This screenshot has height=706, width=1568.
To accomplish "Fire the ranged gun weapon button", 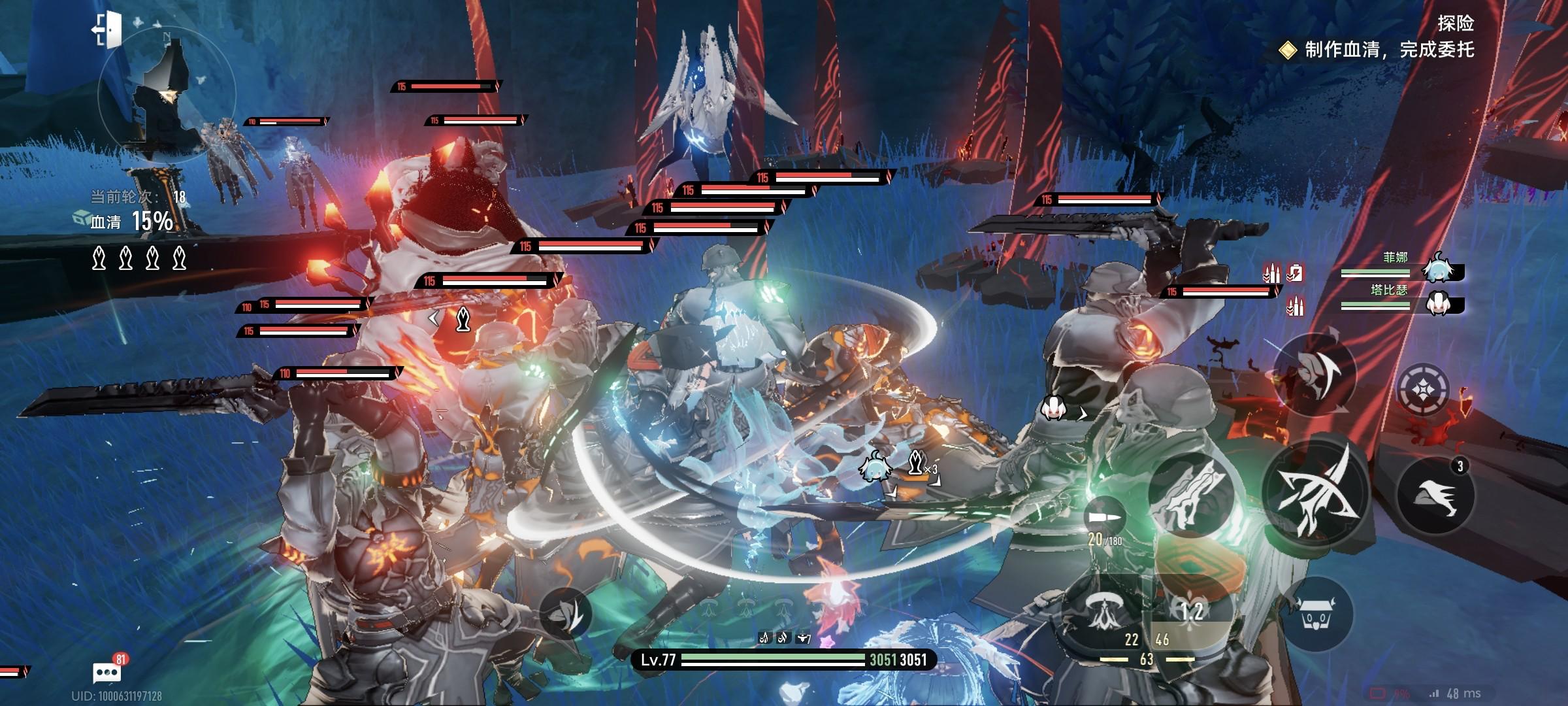I will (1190, 495).
